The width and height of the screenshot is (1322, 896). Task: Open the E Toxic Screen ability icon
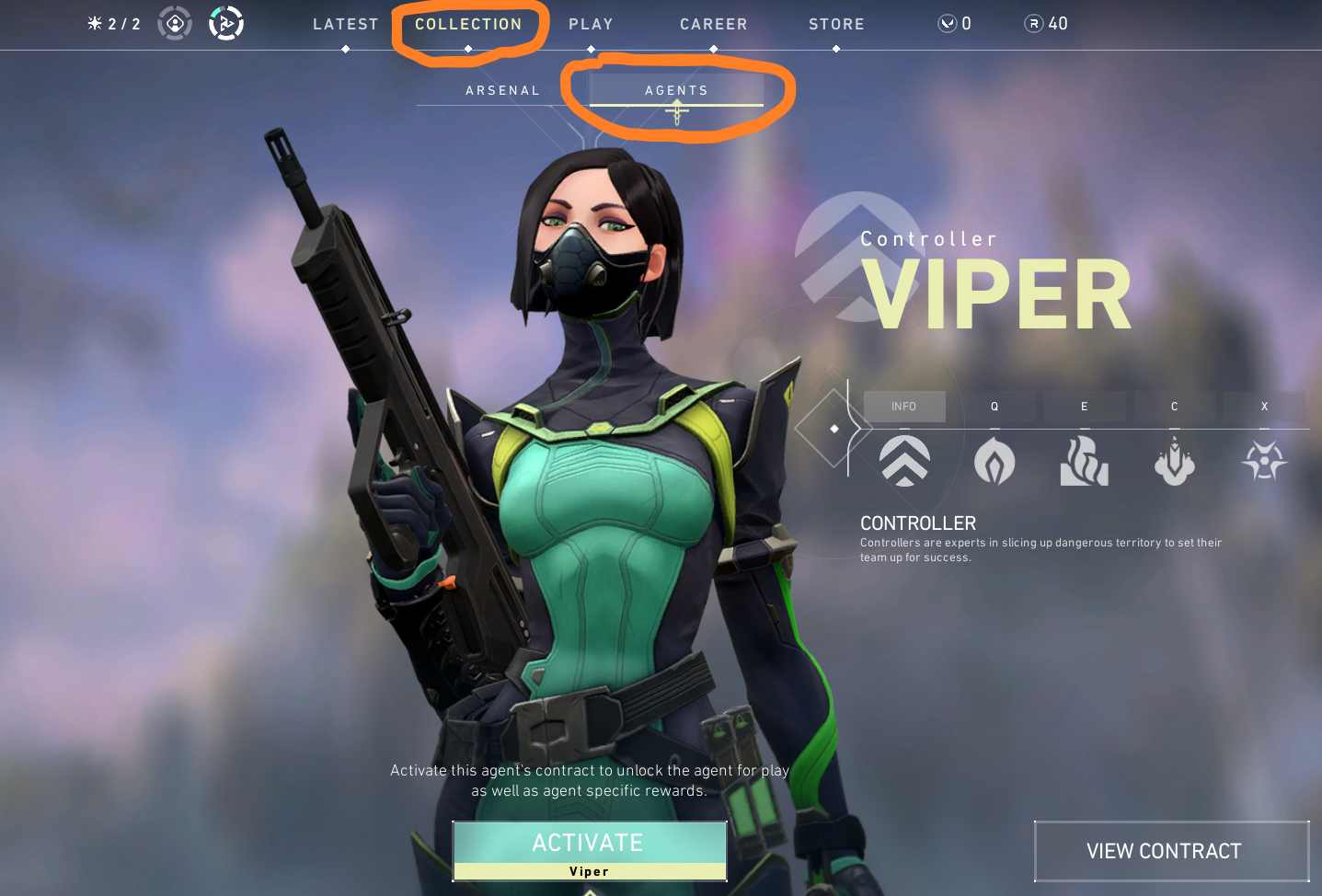point(1084,461)
